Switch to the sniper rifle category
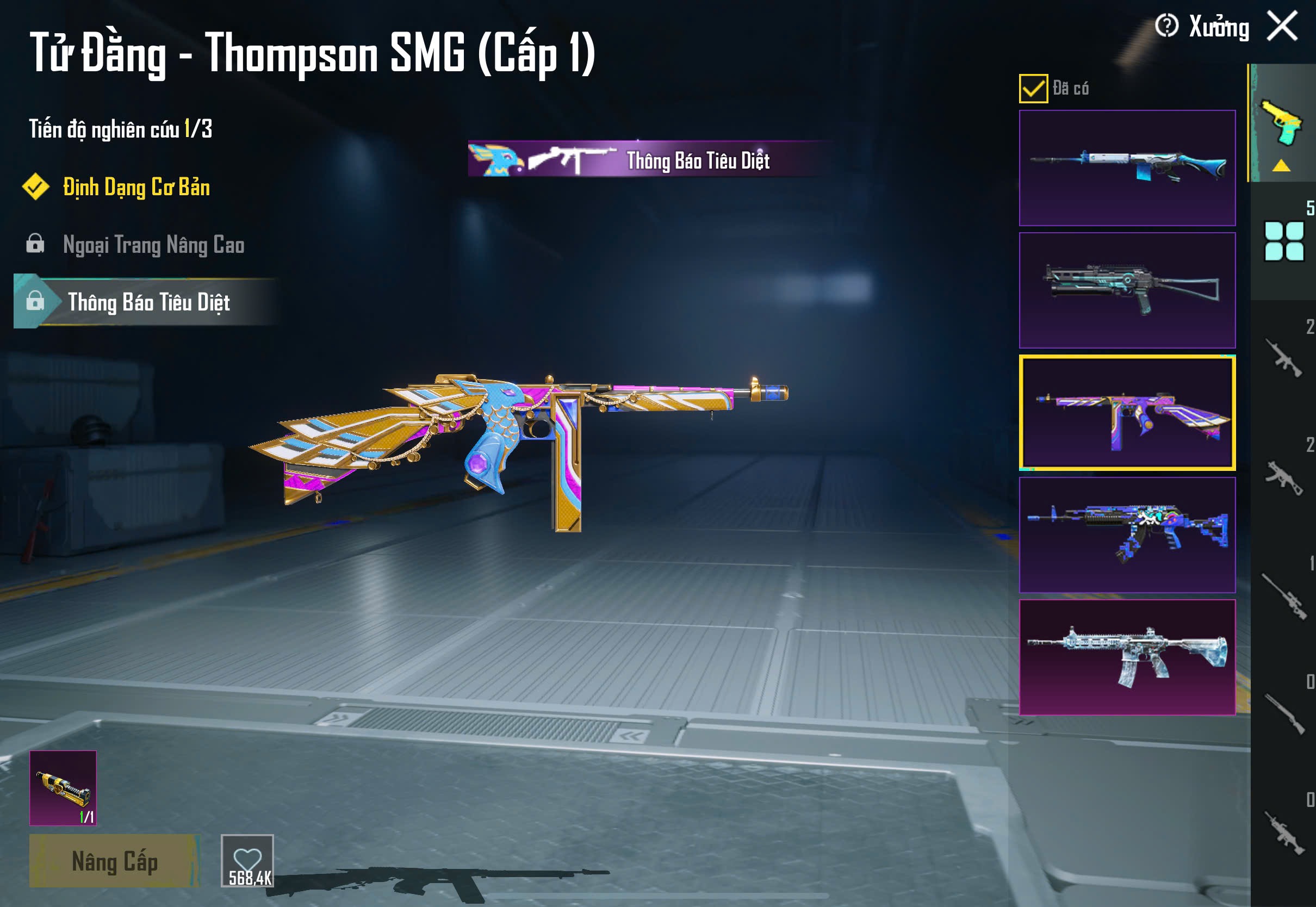The width and height of the screenshot is (1316, 907). pyautogui.click(x=1283, y=595)
